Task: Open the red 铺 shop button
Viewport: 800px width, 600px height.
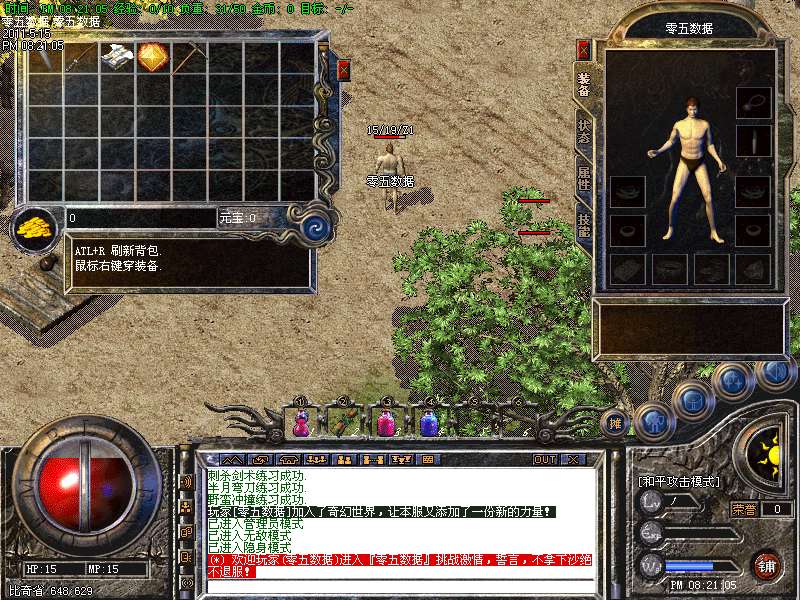Action: 766,565
